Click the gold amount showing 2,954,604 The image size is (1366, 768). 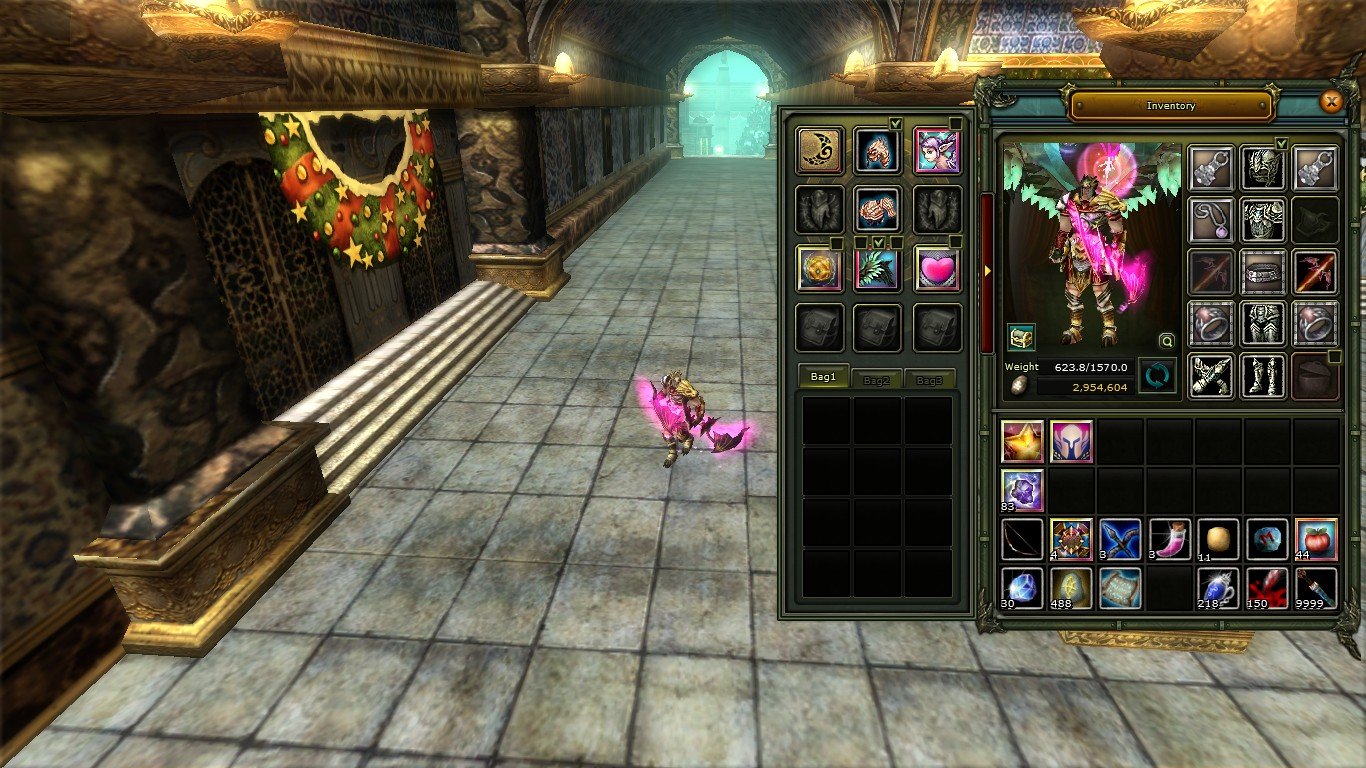coord(1100,386)
